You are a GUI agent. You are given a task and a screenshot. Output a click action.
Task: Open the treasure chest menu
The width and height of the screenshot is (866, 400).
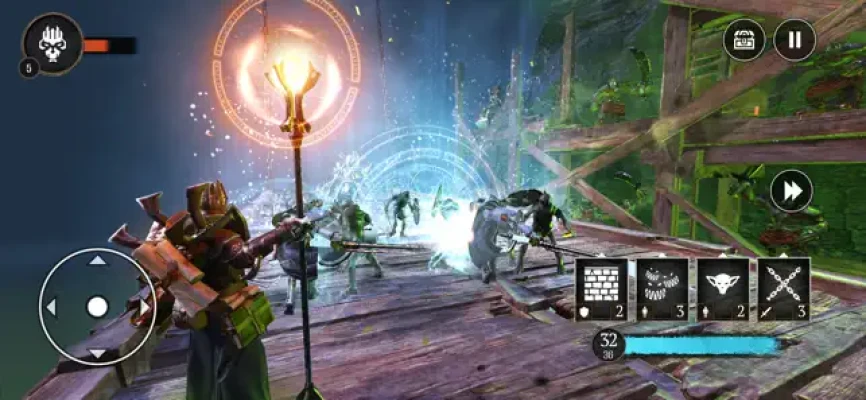pos(744,41)
